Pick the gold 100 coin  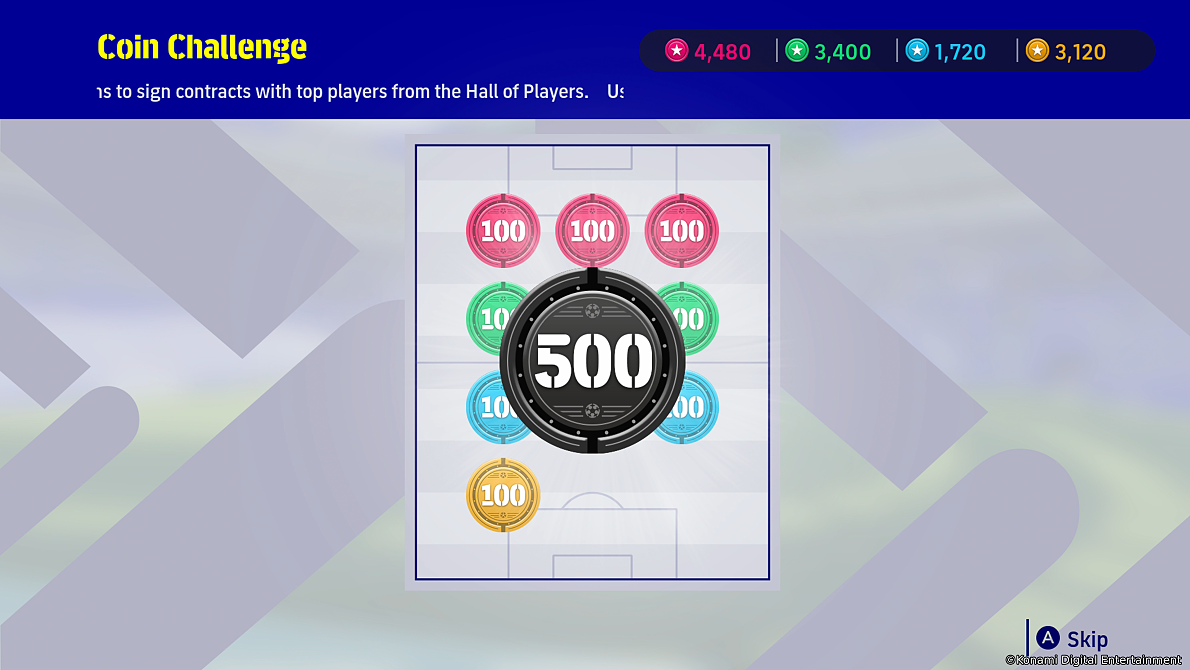coord(503,494)
